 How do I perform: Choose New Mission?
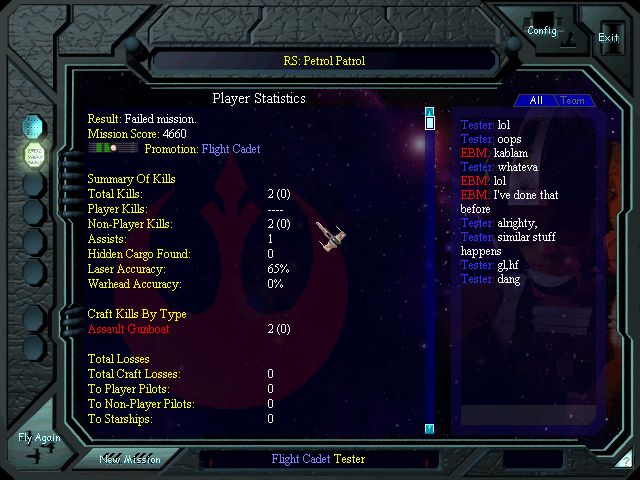[x=130, y=459]
